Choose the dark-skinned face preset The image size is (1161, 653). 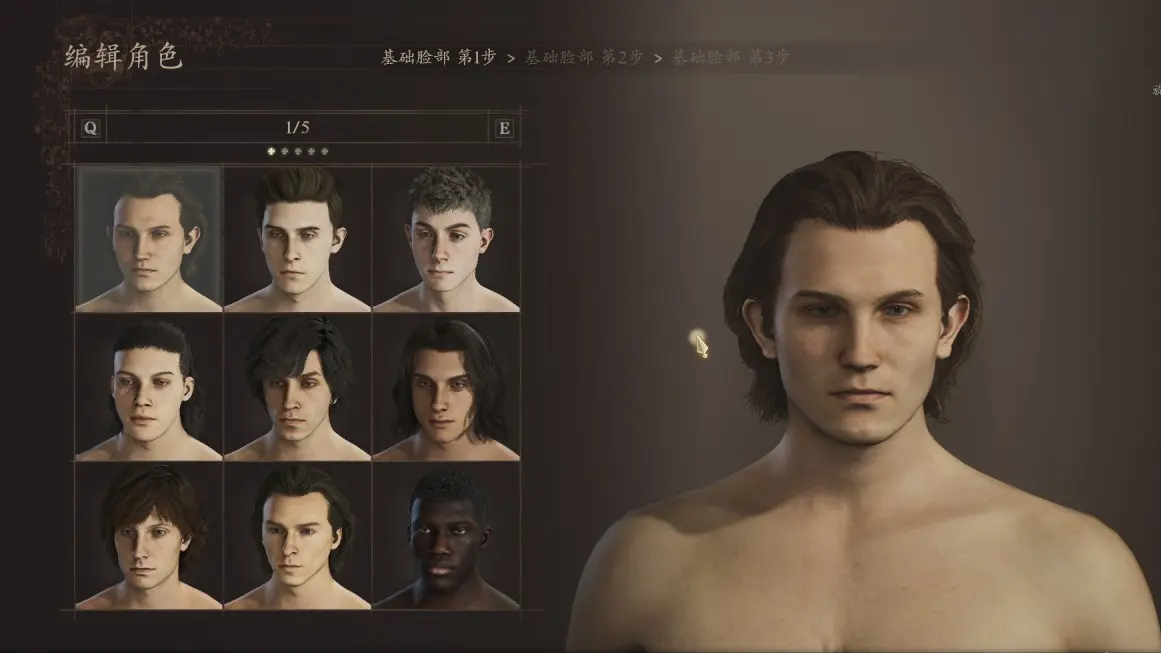click(x=446, y=537)
